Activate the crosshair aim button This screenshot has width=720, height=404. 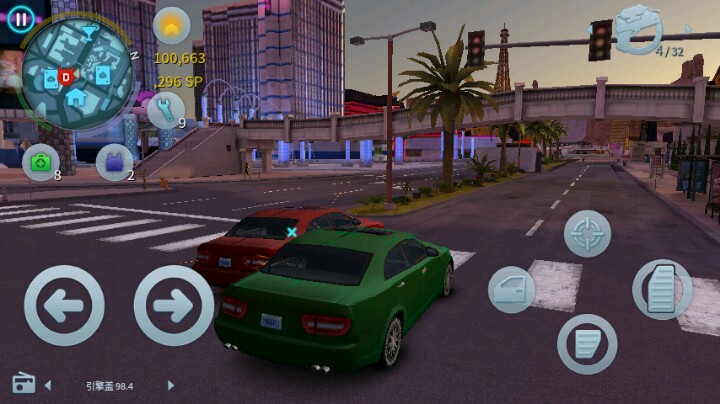coord(587,233)
